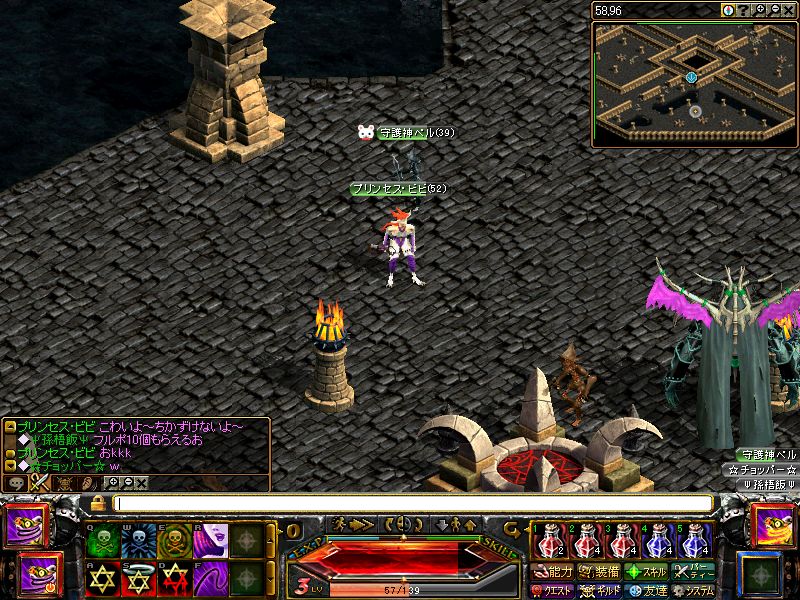Screen dimensions: 800x600
Task: Zoom in the minimap with the plus magnifier
Action: 761,10
